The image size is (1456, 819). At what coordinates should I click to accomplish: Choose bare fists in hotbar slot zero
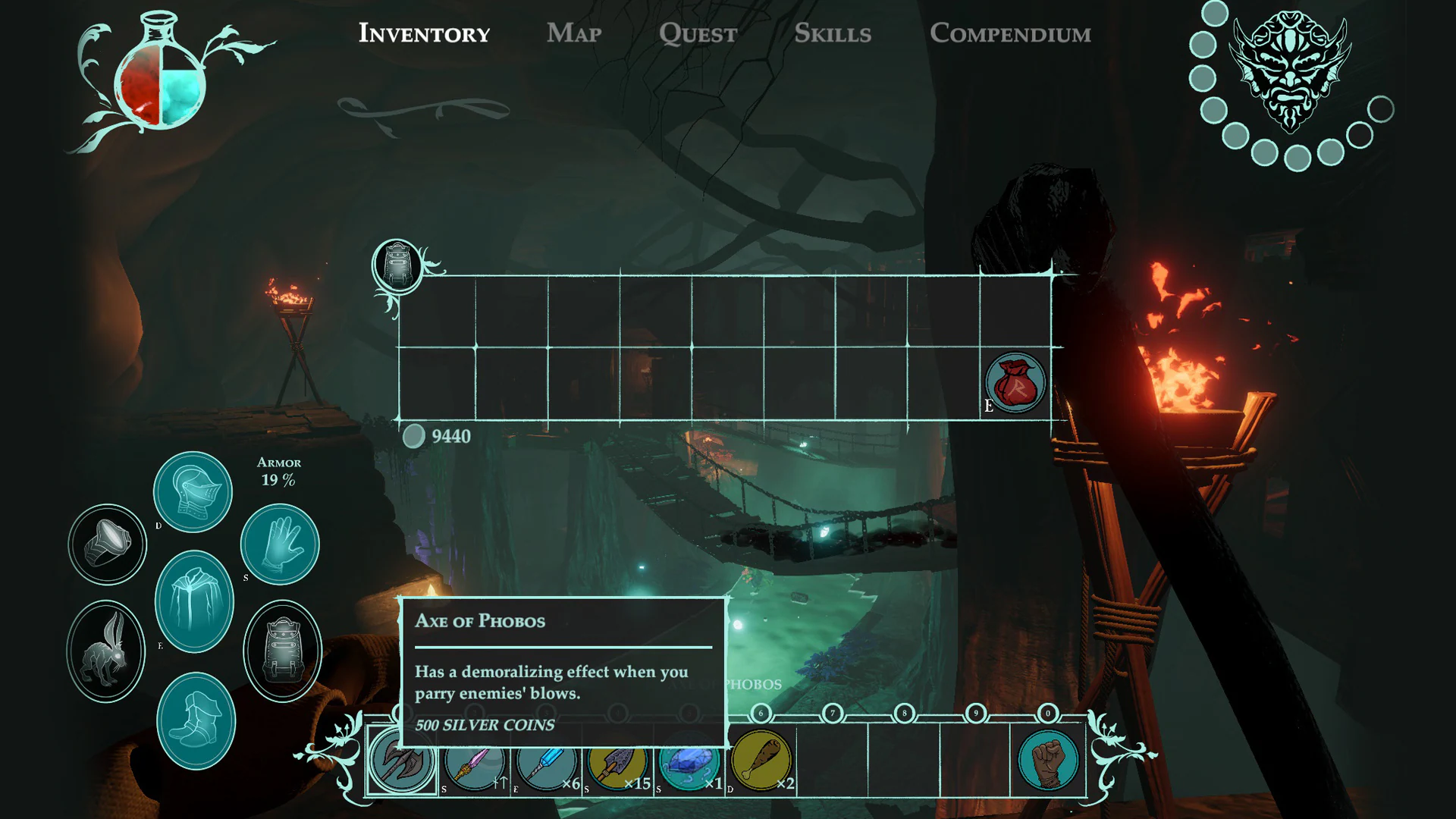pyautogui.click(x=1049, y=762)
